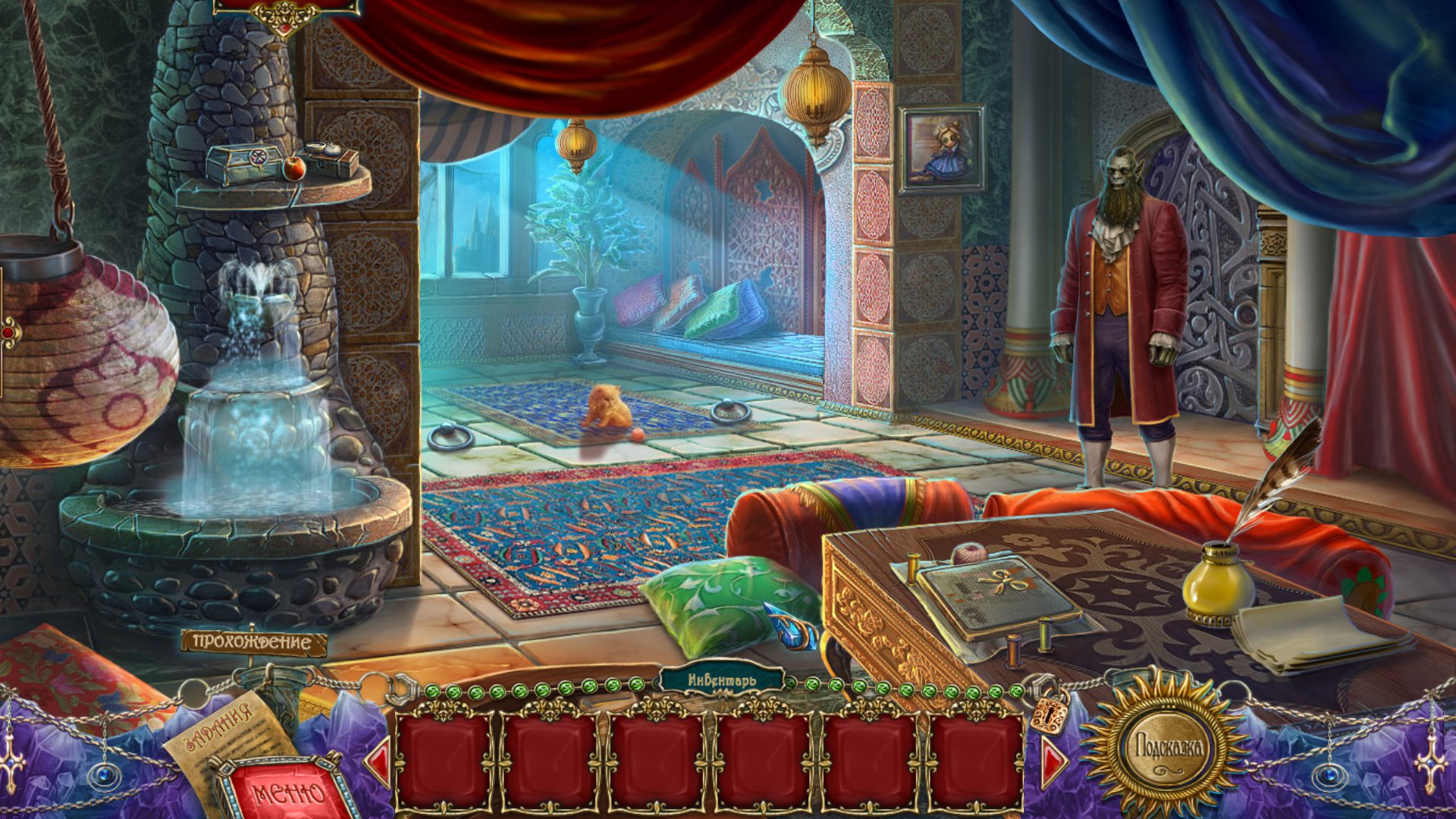
Task: Click the inventory left red arrow
Action: 379,761
